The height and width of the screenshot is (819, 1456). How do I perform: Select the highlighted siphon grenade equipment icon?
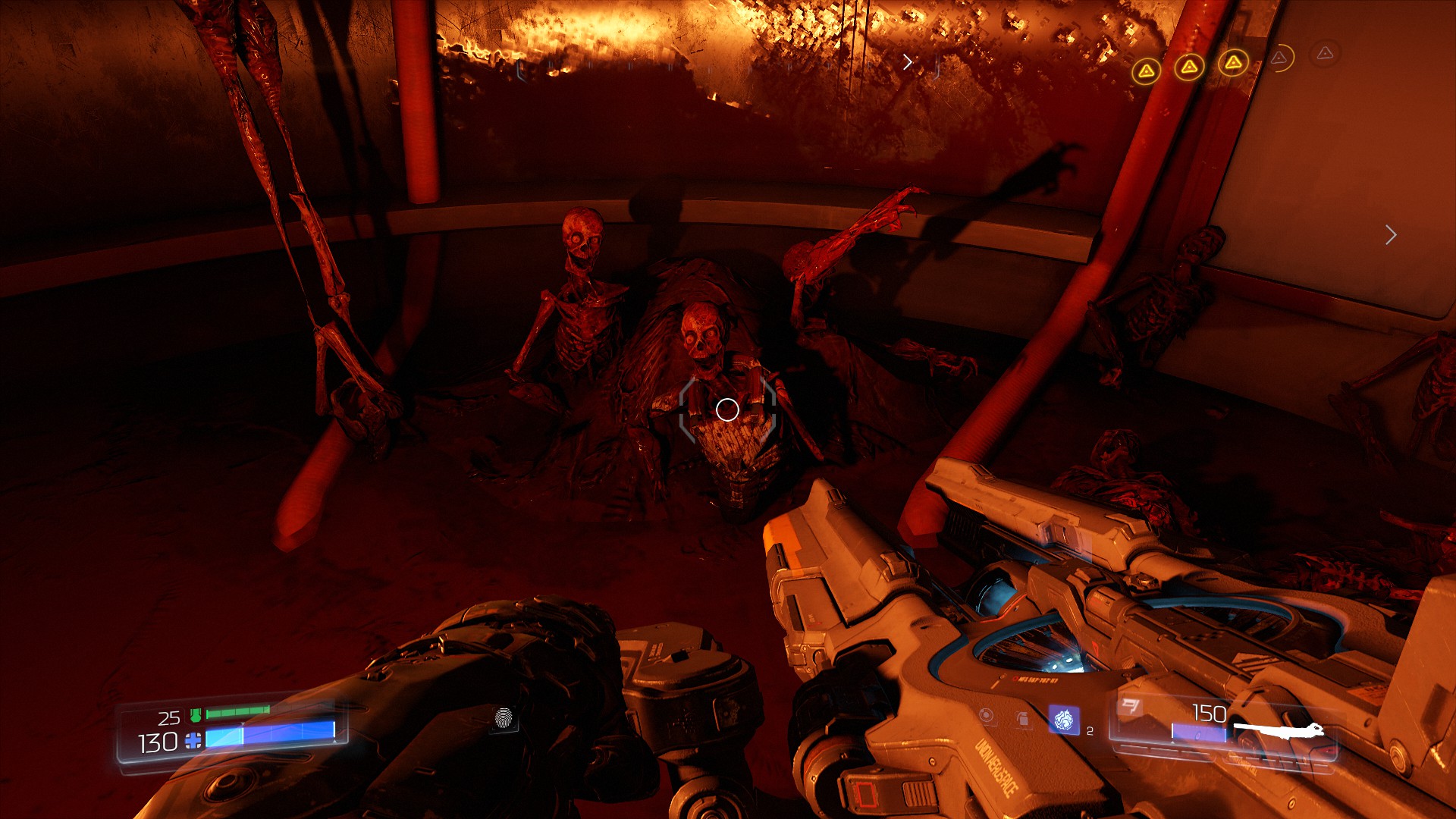coord(1063,719)
